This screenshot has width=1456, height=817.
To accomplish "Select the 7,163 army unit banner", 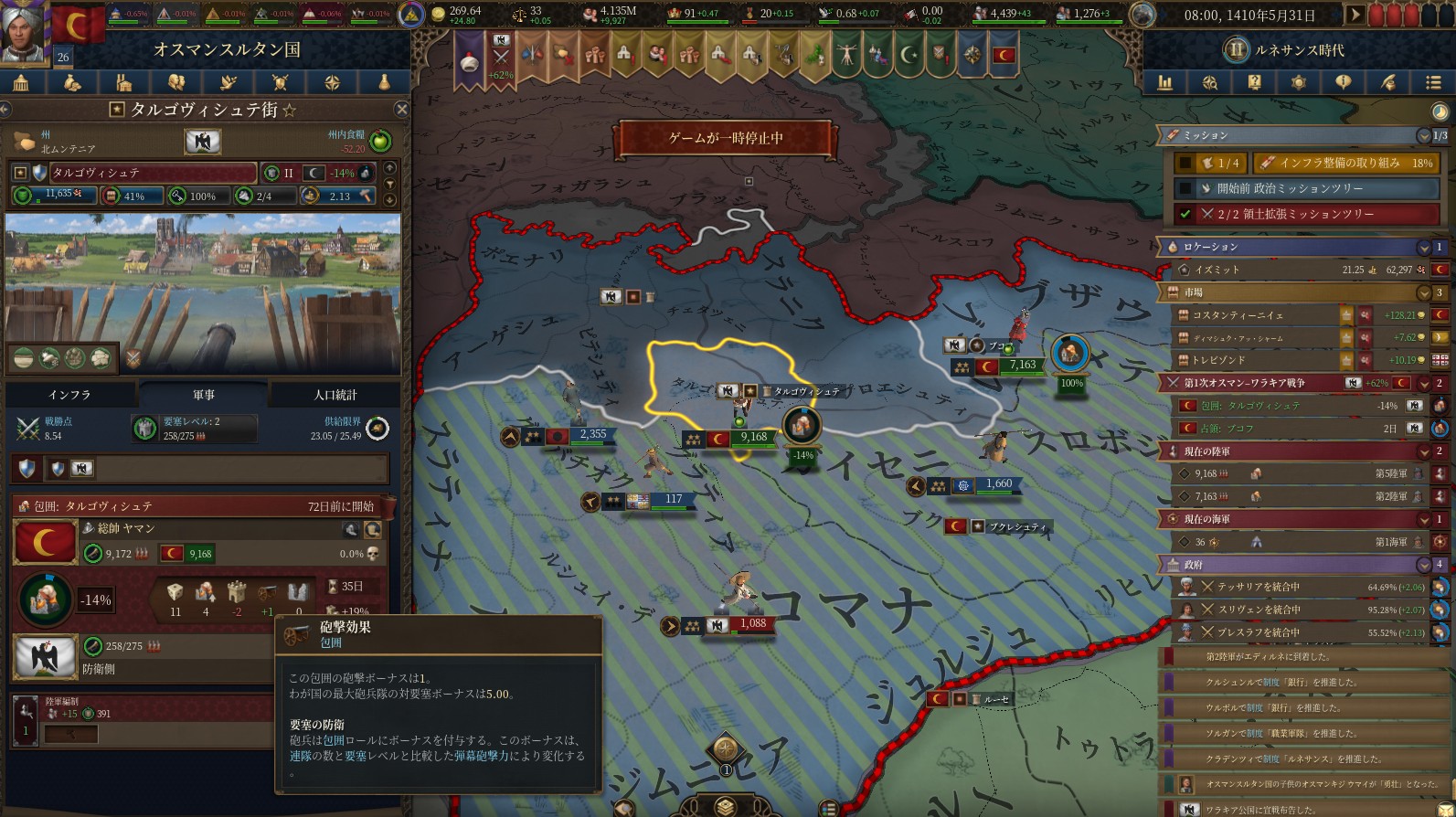I will coord(1010,366).
